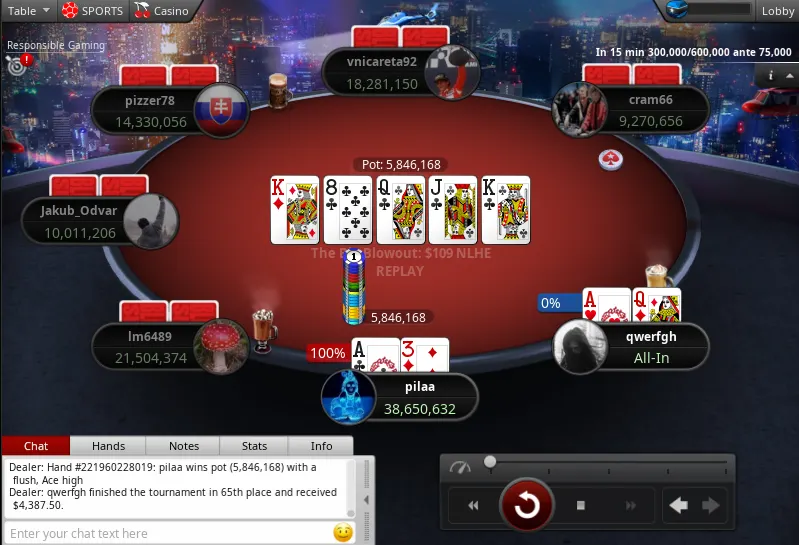Switch to the Chat tab
This screenshot has width=799, height=545.
36,446
